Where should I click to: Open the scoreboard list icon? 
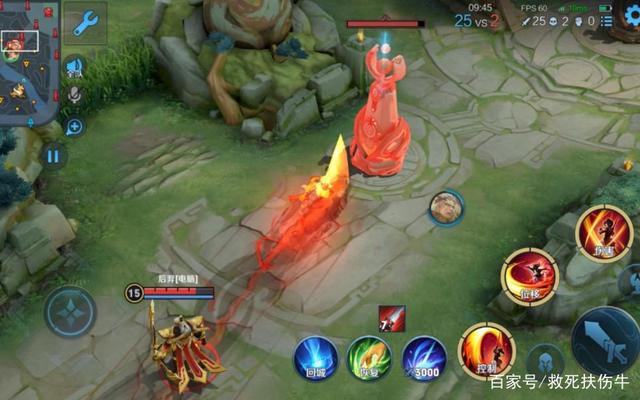point(607,20)
